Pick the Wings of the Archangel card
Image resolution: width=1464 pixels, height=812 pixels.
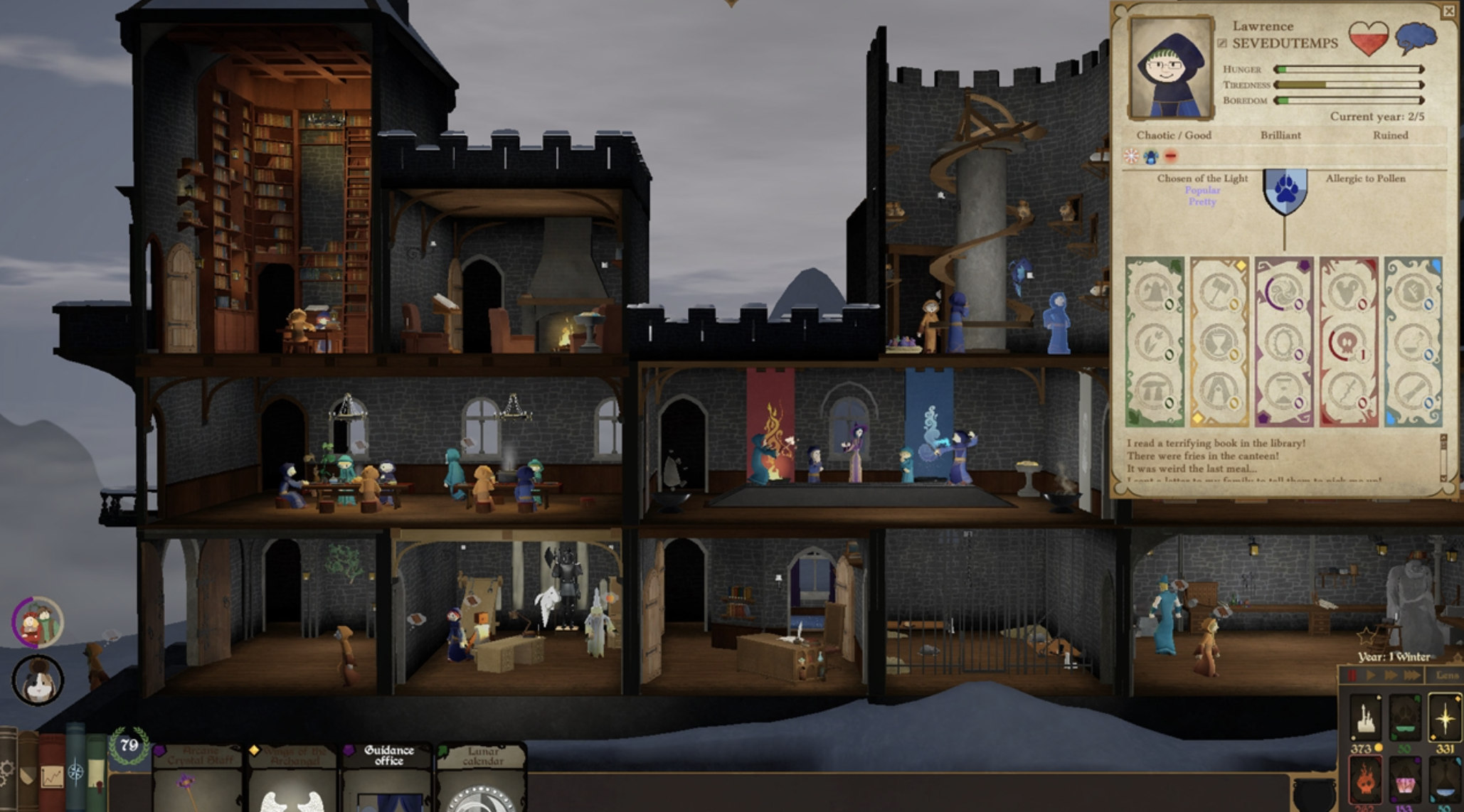coord(293,776)
